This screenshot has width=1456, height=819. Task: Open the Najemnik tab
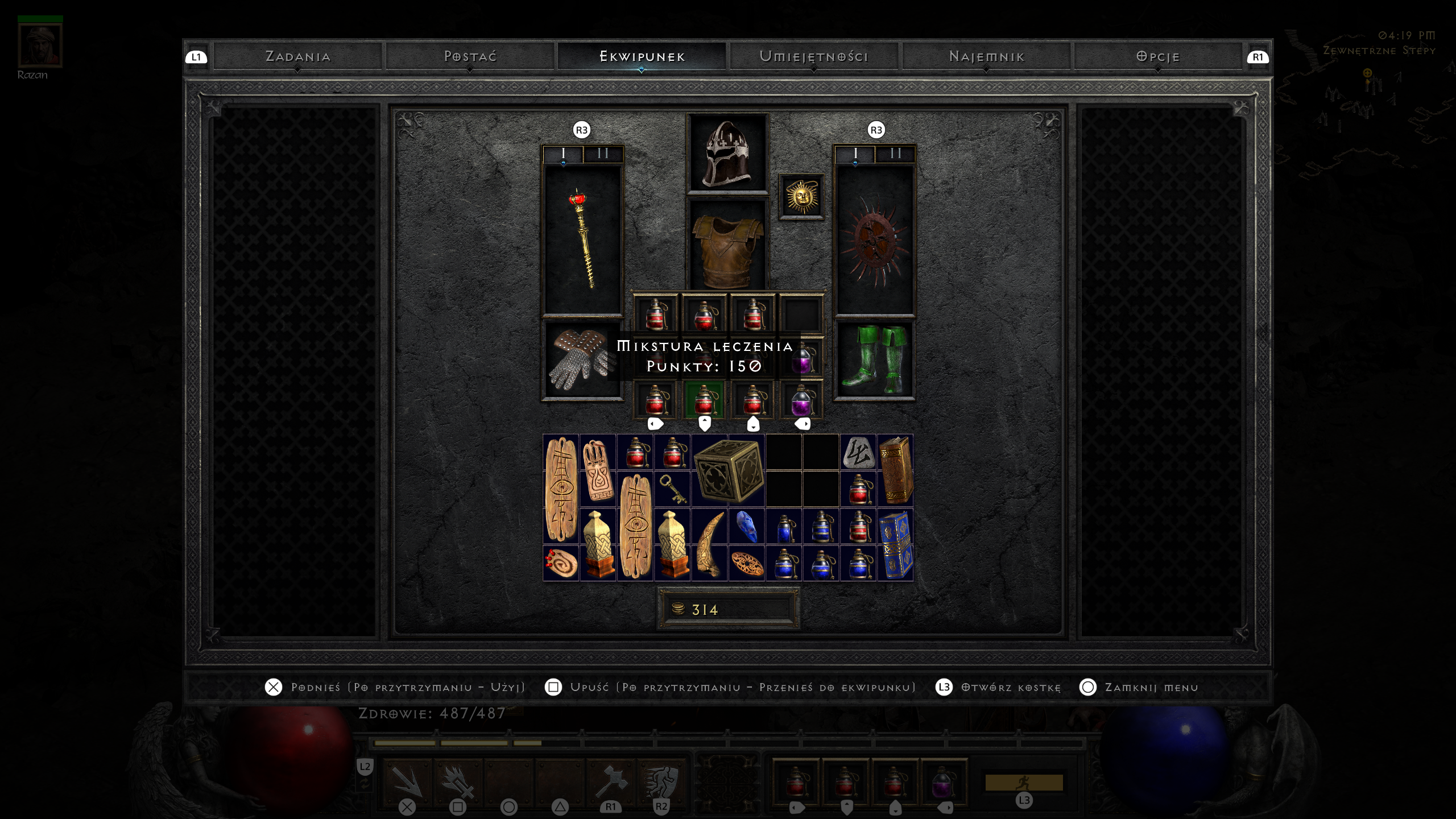point(986,57)
